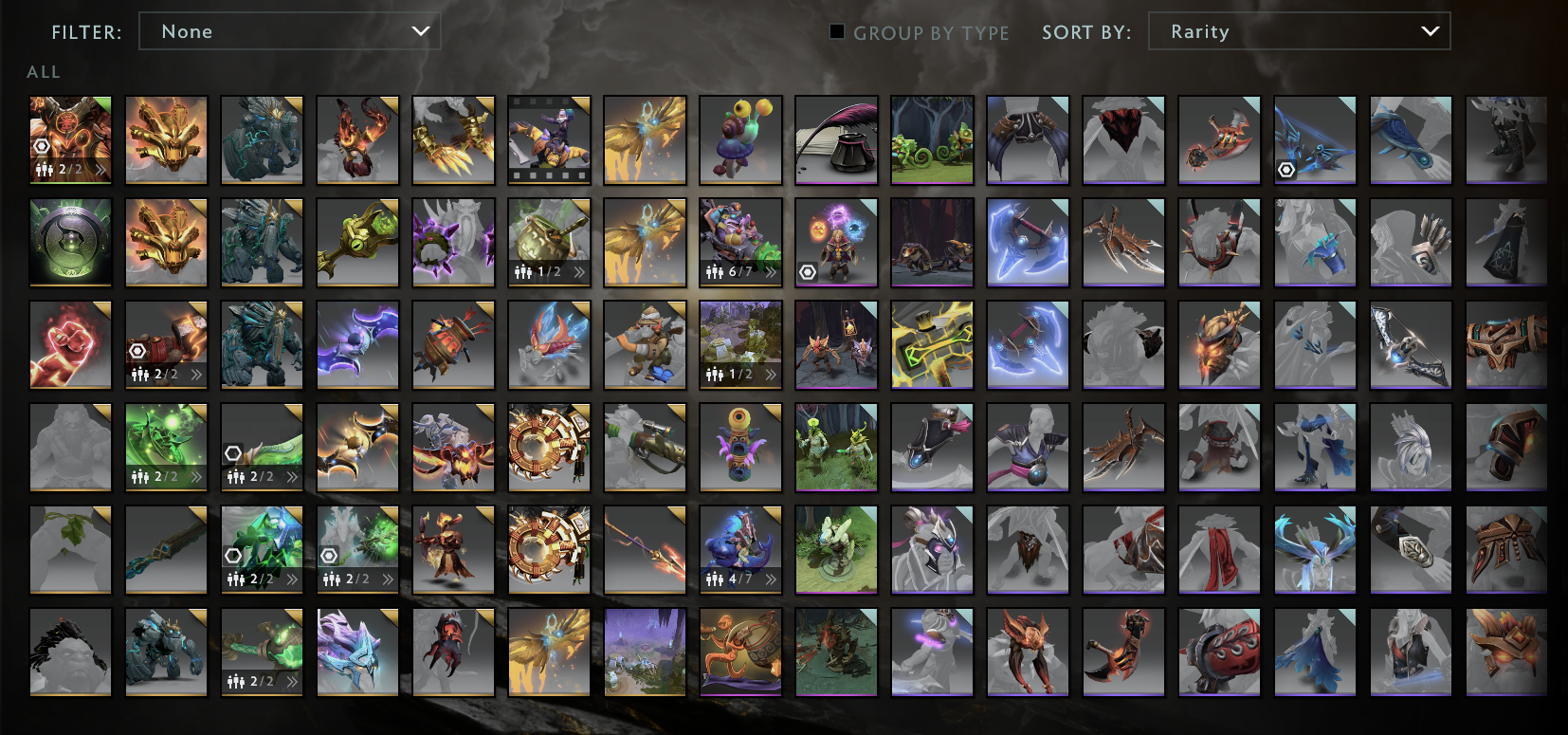The height and width of the screenshot is (735, 1568).
Task: Choose the golden clawed gauntlet item
Action: (453, 139)
